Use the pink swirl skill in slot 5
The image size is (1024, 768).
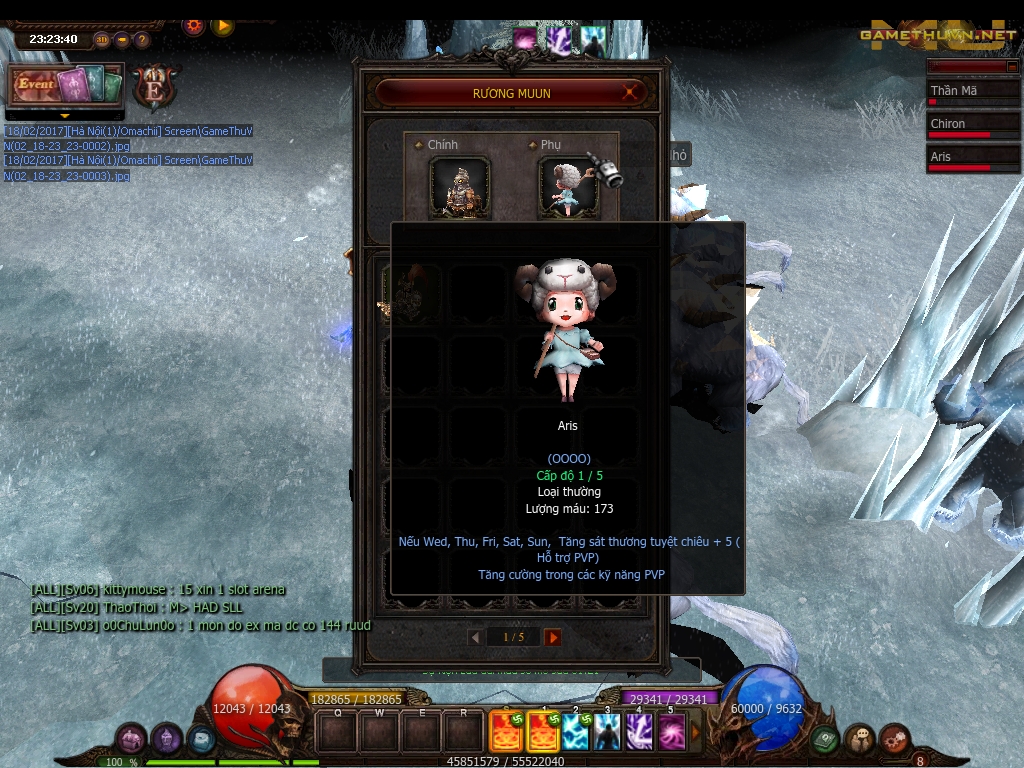coord(671,732)
